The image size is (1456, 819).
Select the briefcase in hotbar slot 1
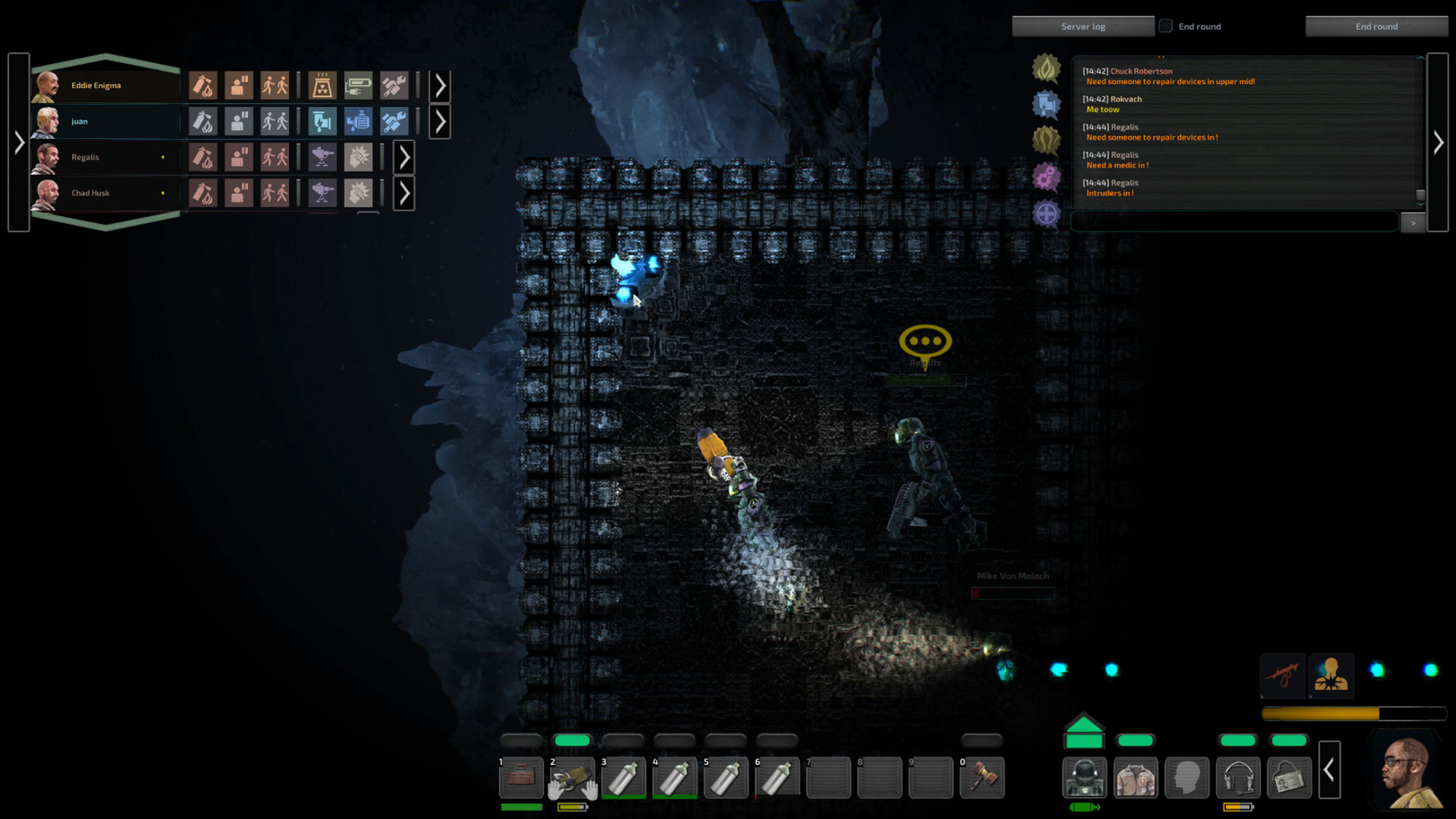[x=521, y=777]
